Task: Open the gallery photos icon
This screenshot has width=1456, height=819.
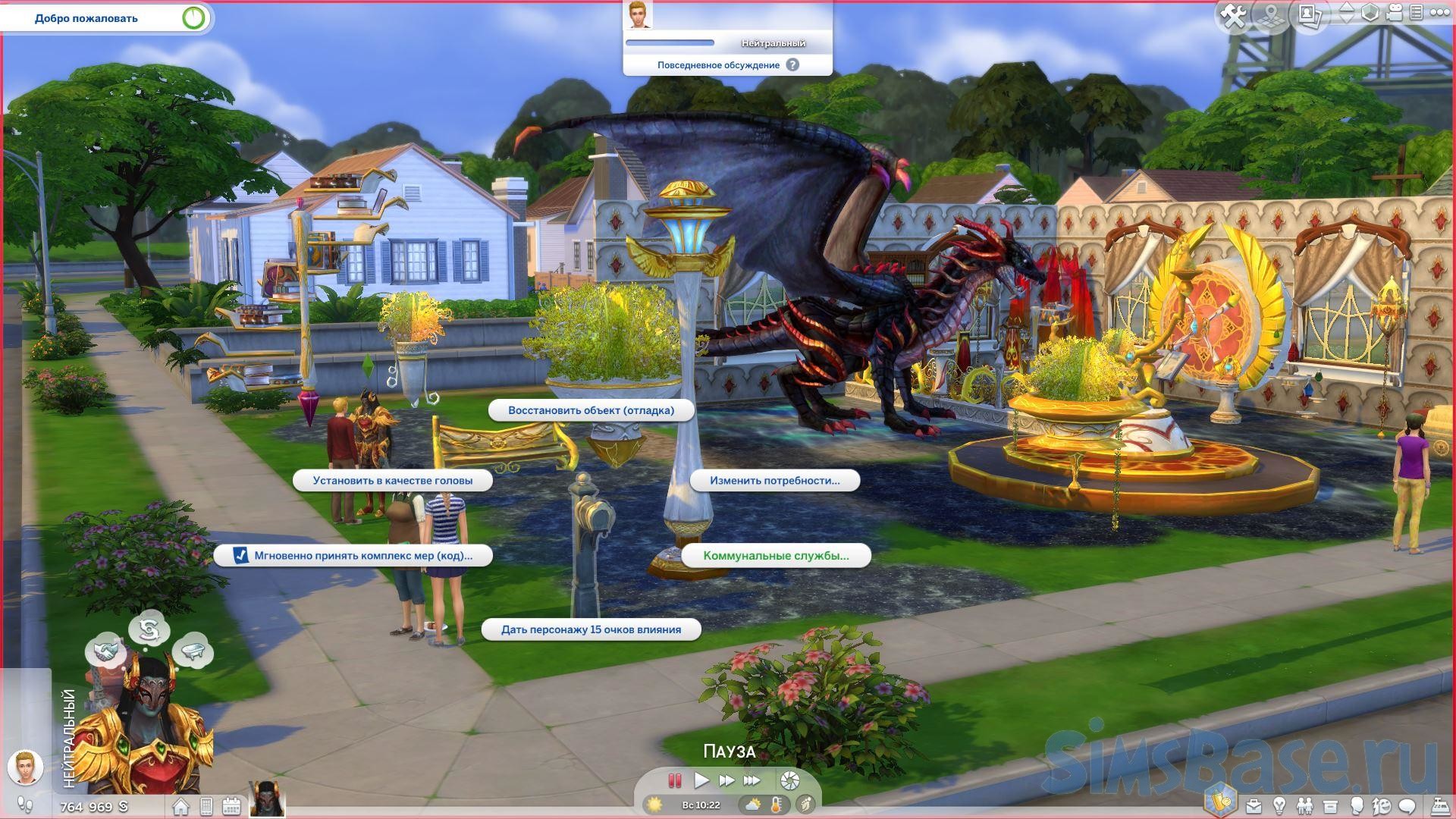Action: tap(1310, 14)
